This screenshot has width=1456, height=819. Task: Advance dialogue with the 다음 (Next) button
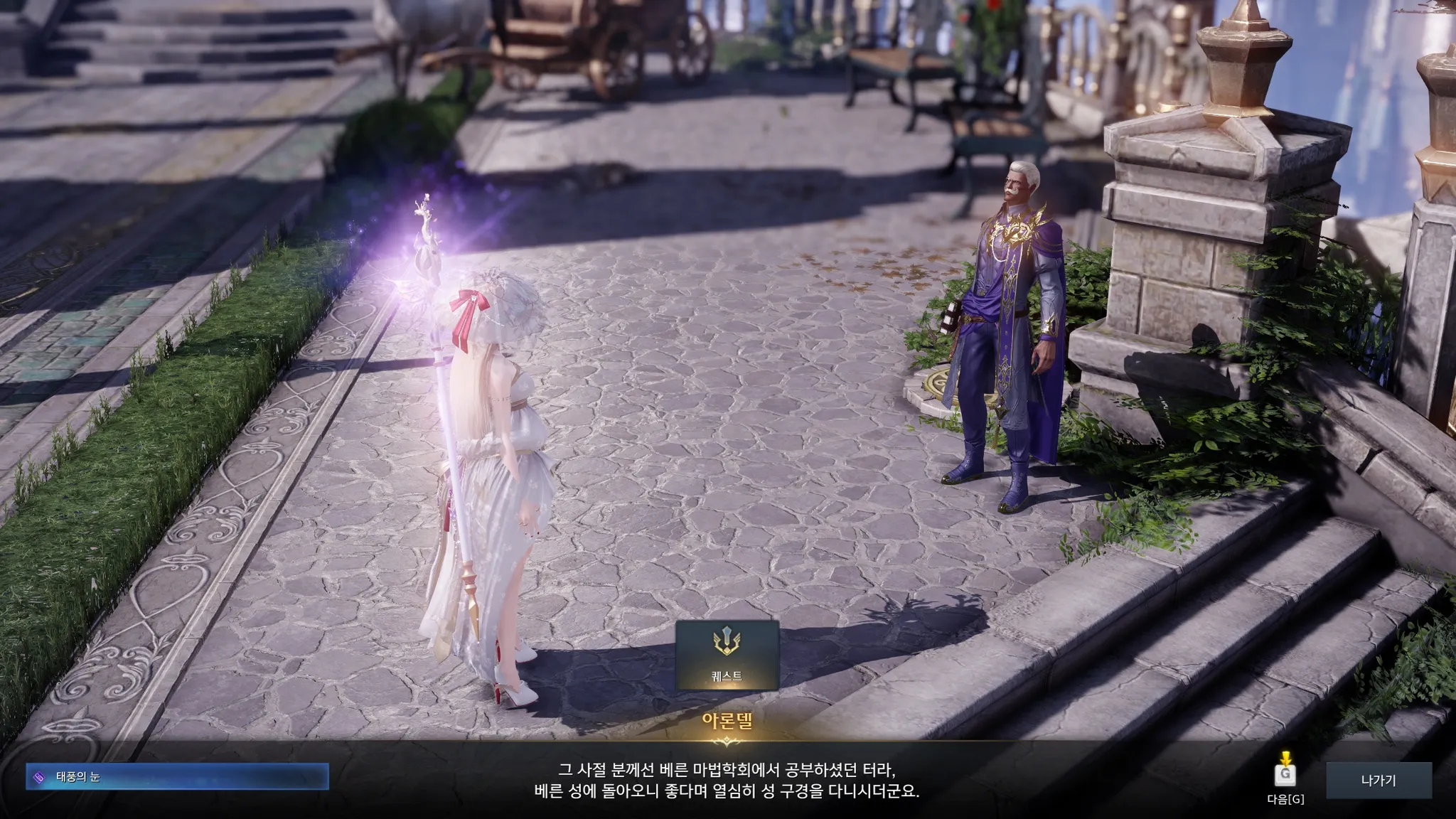click(1285, 776)
